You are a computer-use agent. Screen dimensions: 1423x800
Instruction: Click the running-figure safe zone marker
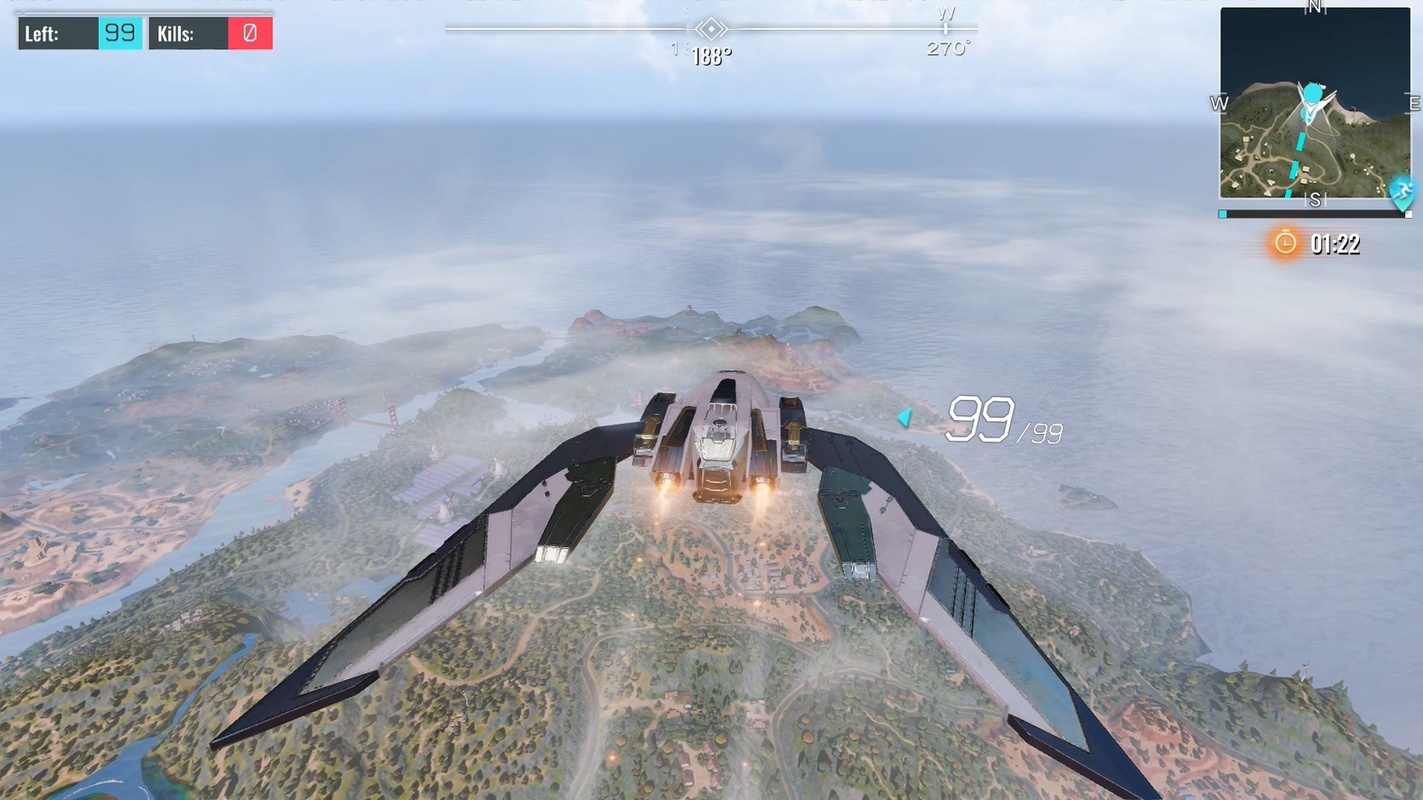pyautogui.click(x=1402, y=189)
